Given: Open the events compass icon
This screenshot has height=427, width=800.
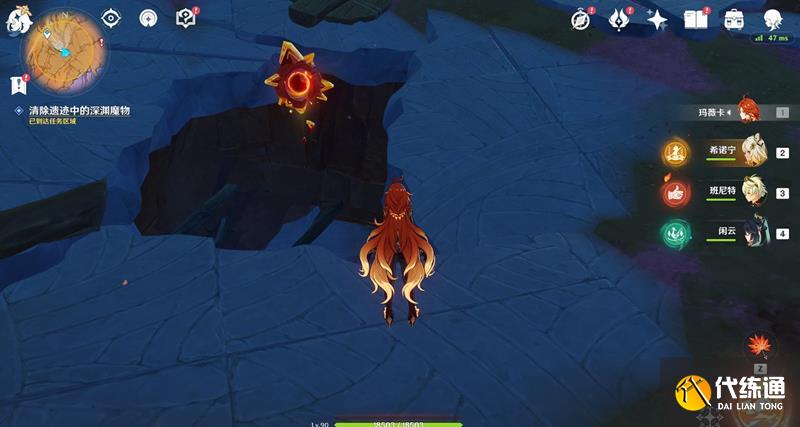Looking at the screenshot, I should pos(581,18).
